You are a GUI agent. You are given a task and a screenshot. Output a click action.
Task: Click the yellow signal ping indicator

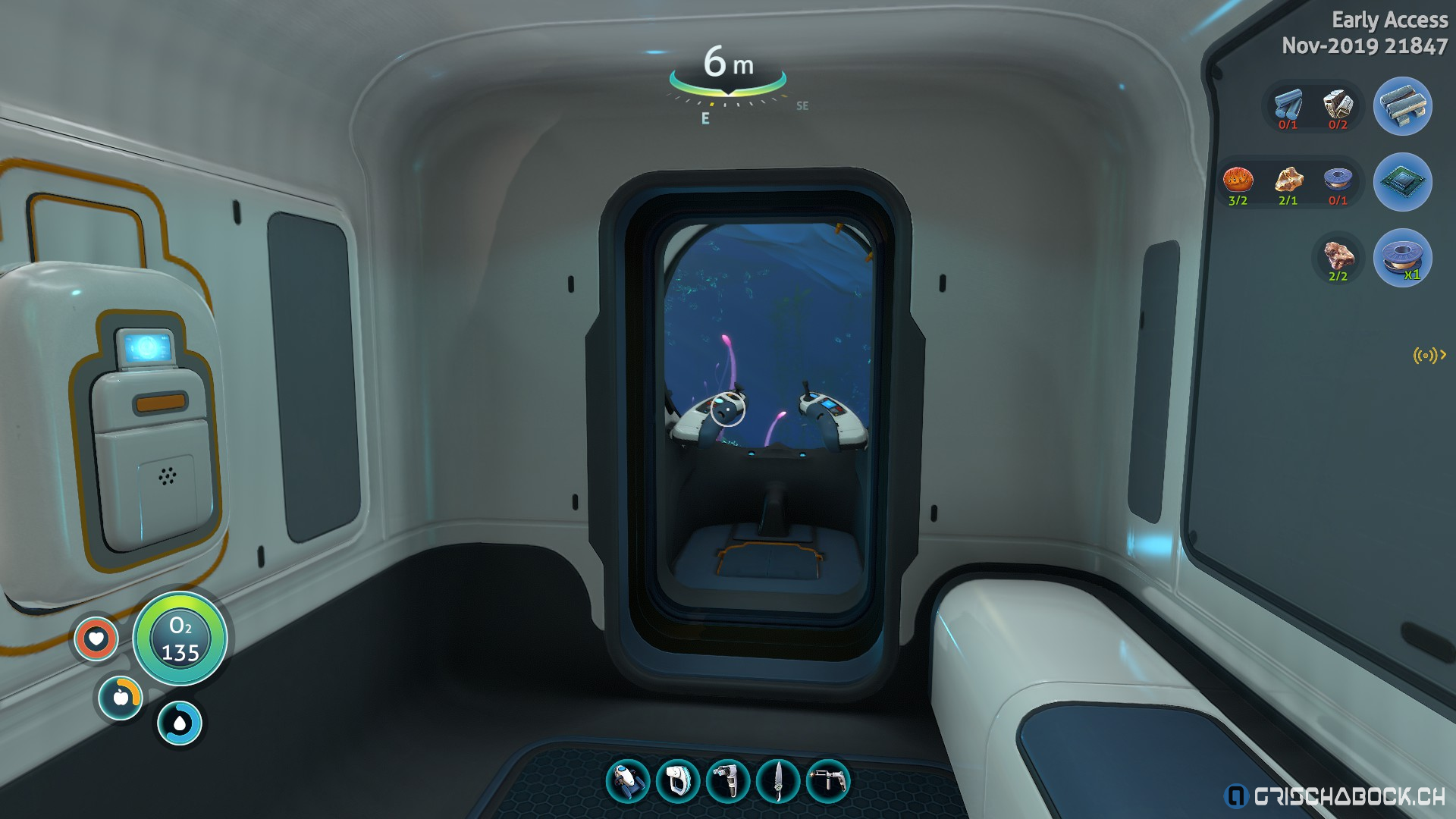pyautogui.click(x=1429, y=354)
